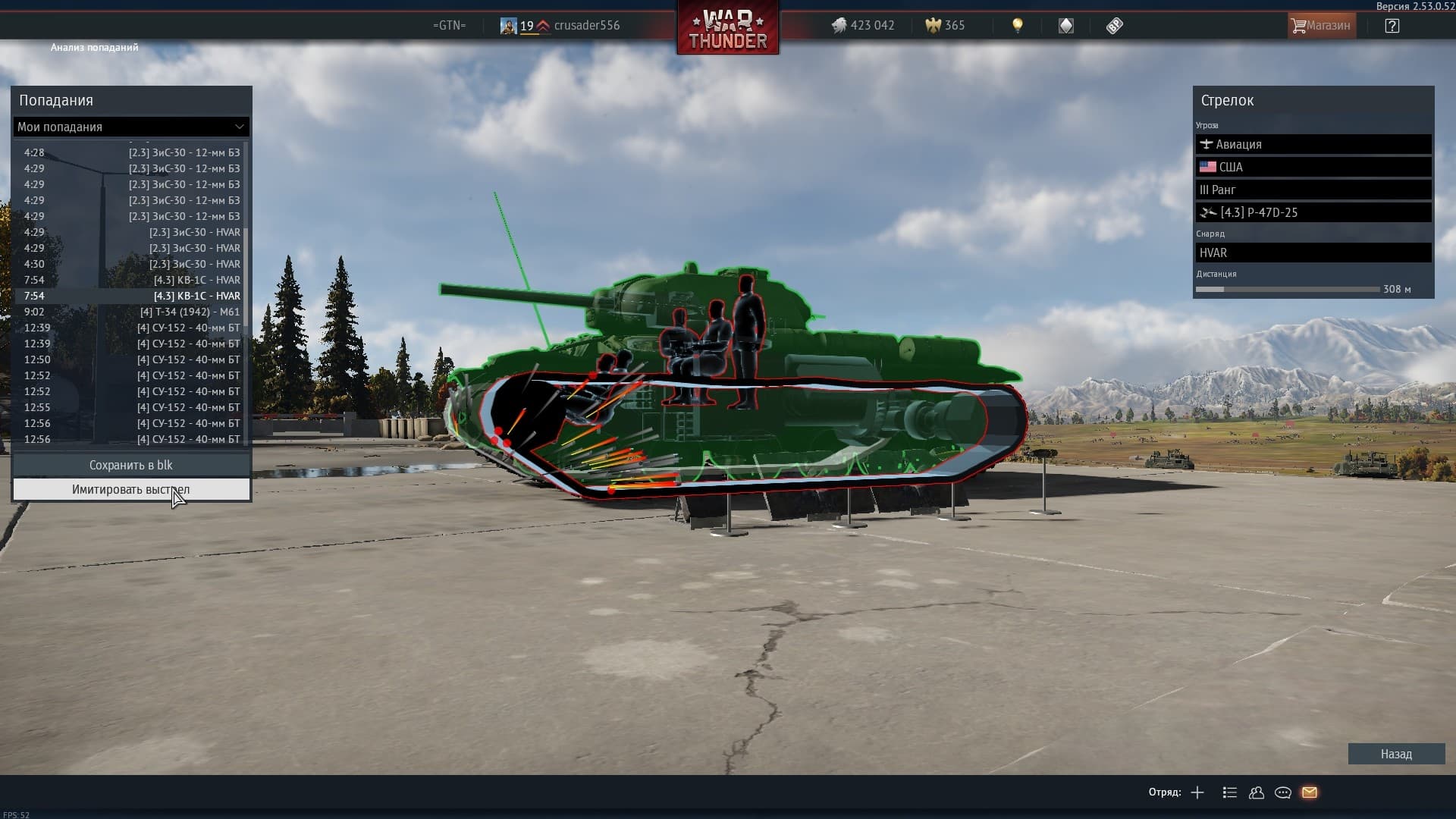1456x819 pixels.
Task: Change the "США" nation selector
Action: click(x=1313, y=167)
